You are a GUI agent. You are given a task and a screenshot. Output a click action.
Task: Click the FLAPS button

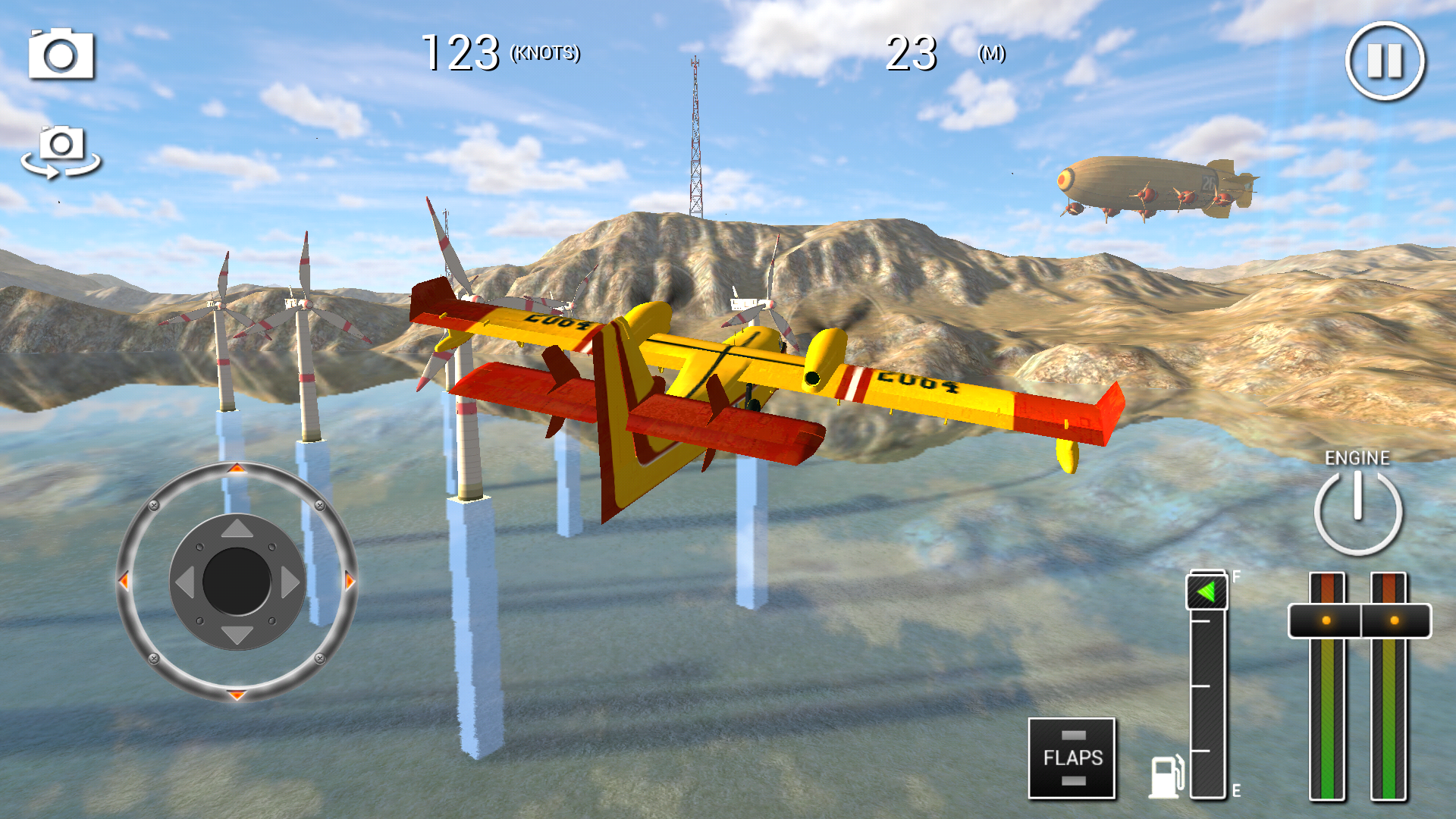1072,758
